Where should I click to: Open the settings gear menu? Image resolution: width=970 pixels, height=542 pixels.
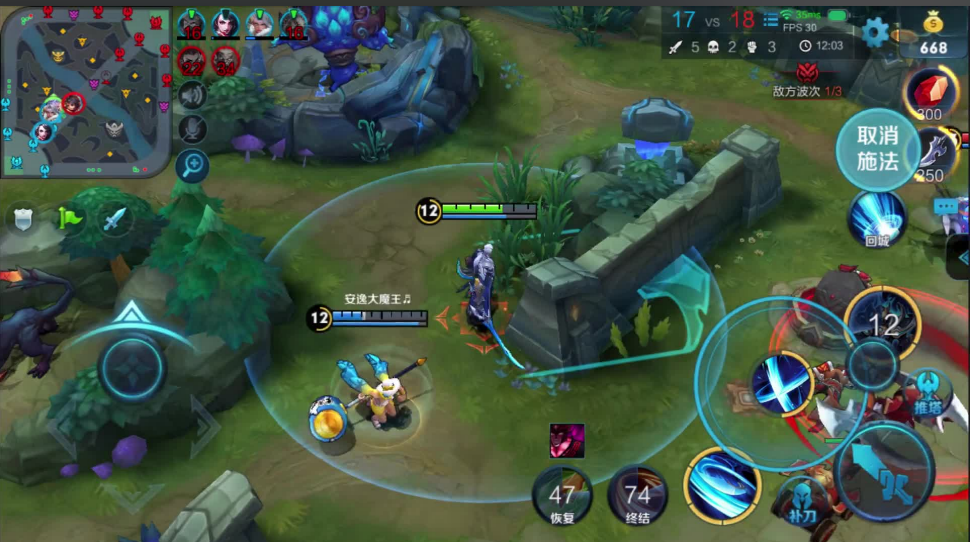[876, 32]
